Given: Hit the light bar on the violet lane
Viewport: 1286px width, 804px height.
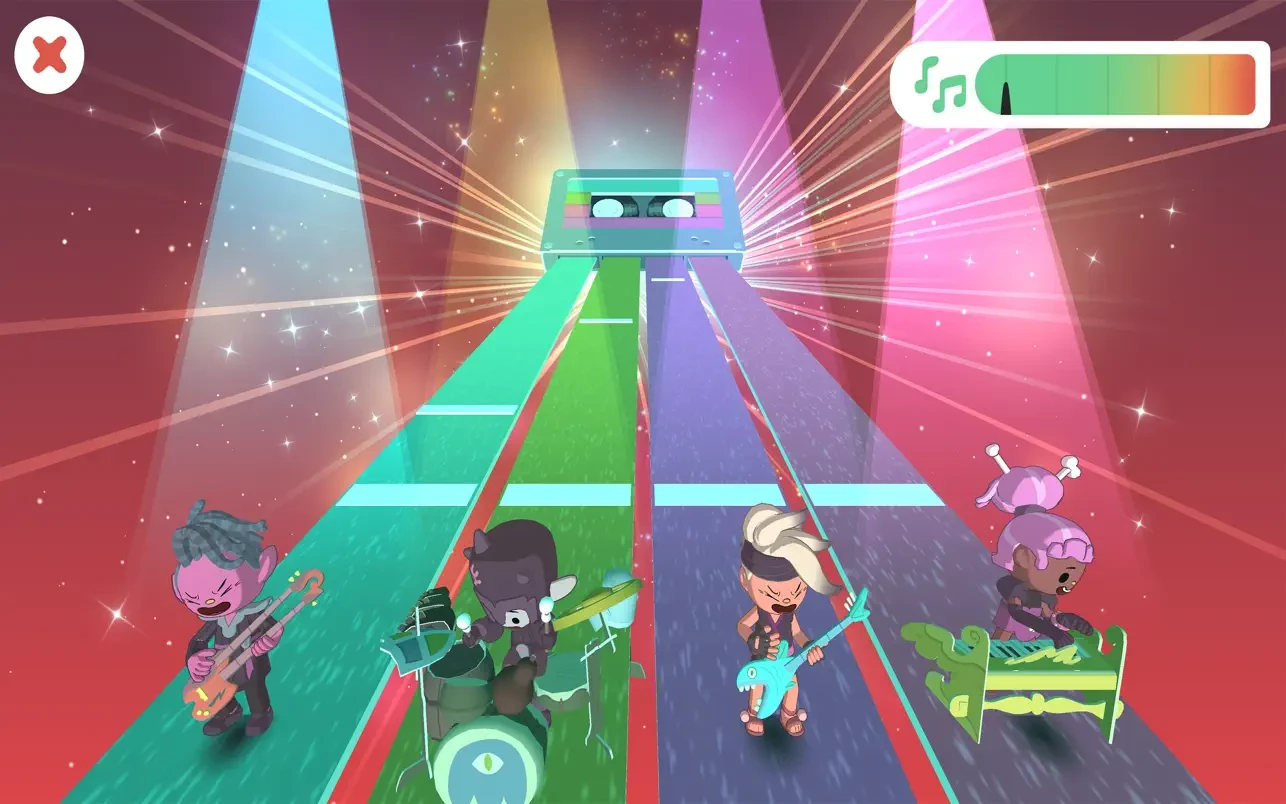Looking at the screenshot, I should pos(873,494).
